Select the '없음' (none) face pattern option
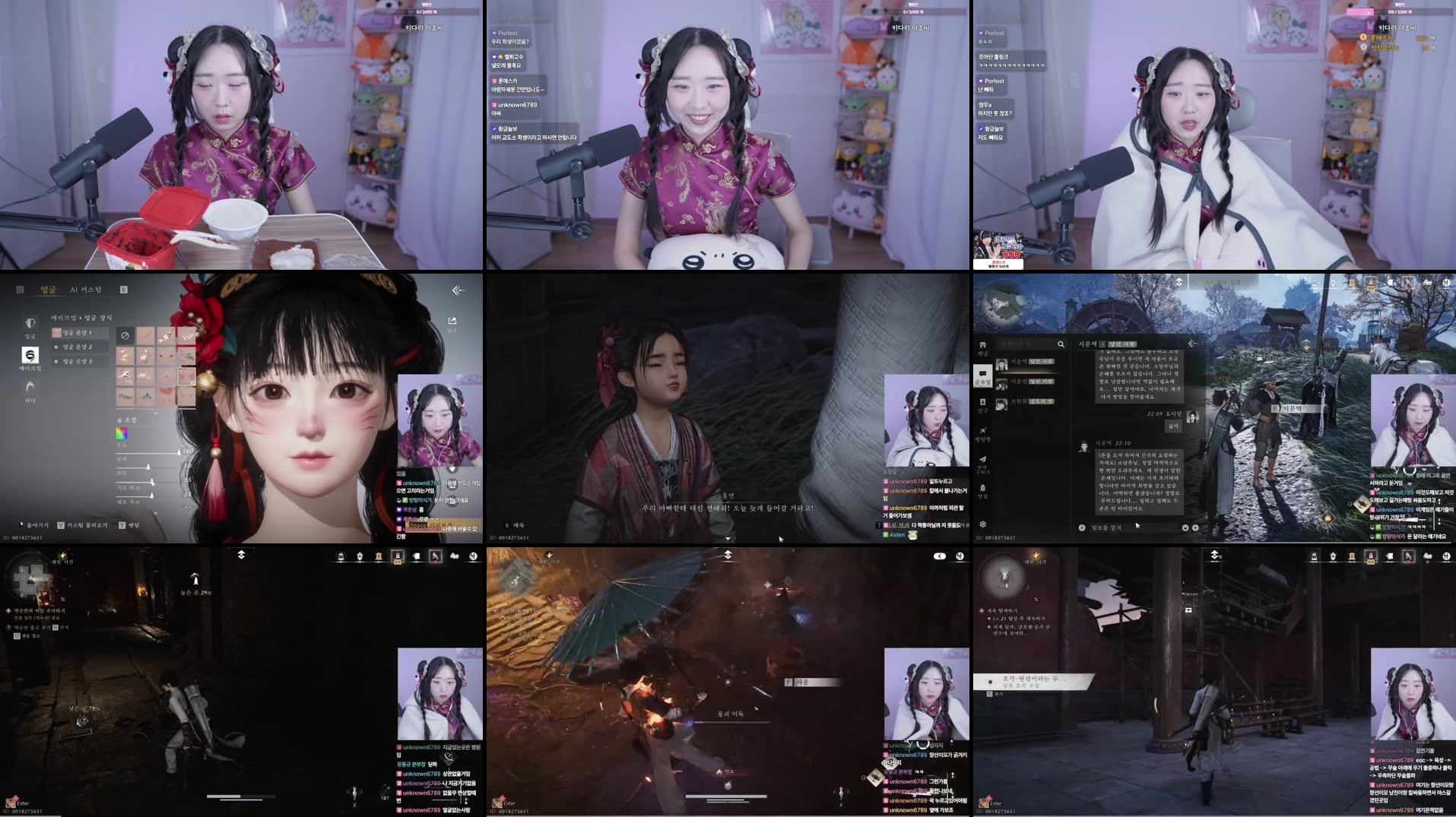Image resolution: width=1456 pixels, height=817 pixels. [125, 336]
